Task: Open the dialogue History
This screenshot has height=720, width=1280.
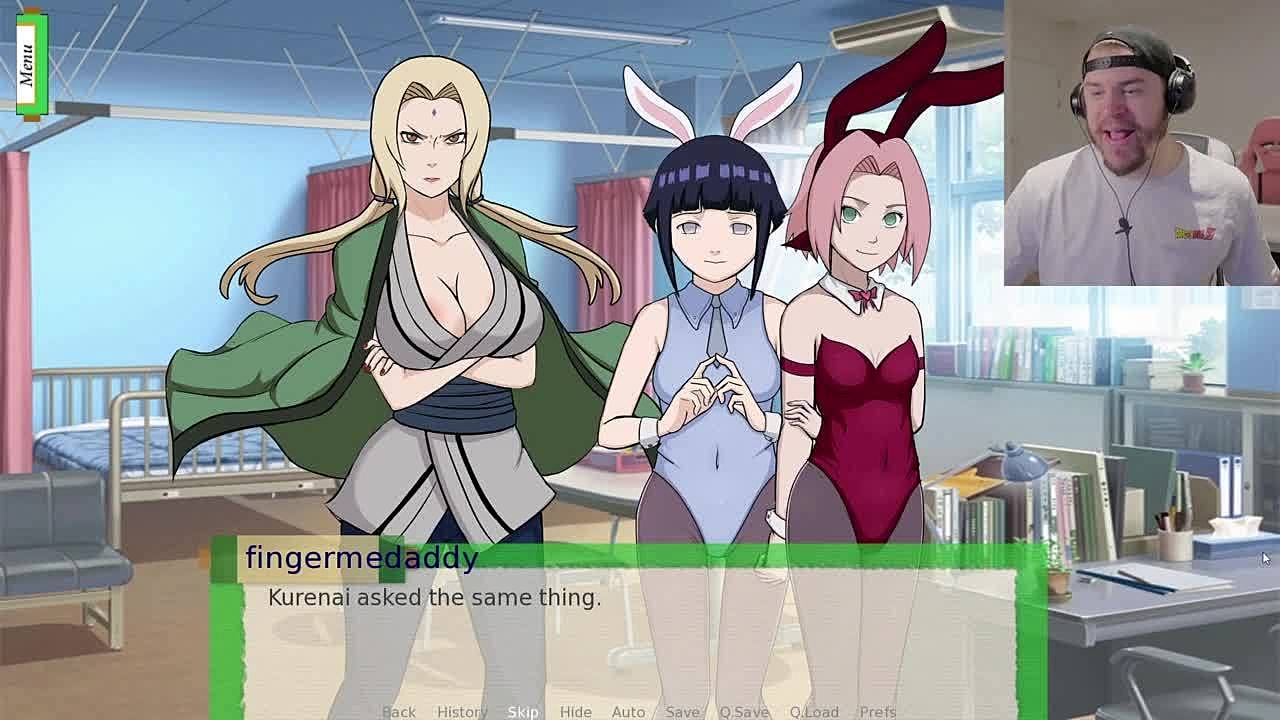Action: [x=461, y=711]
